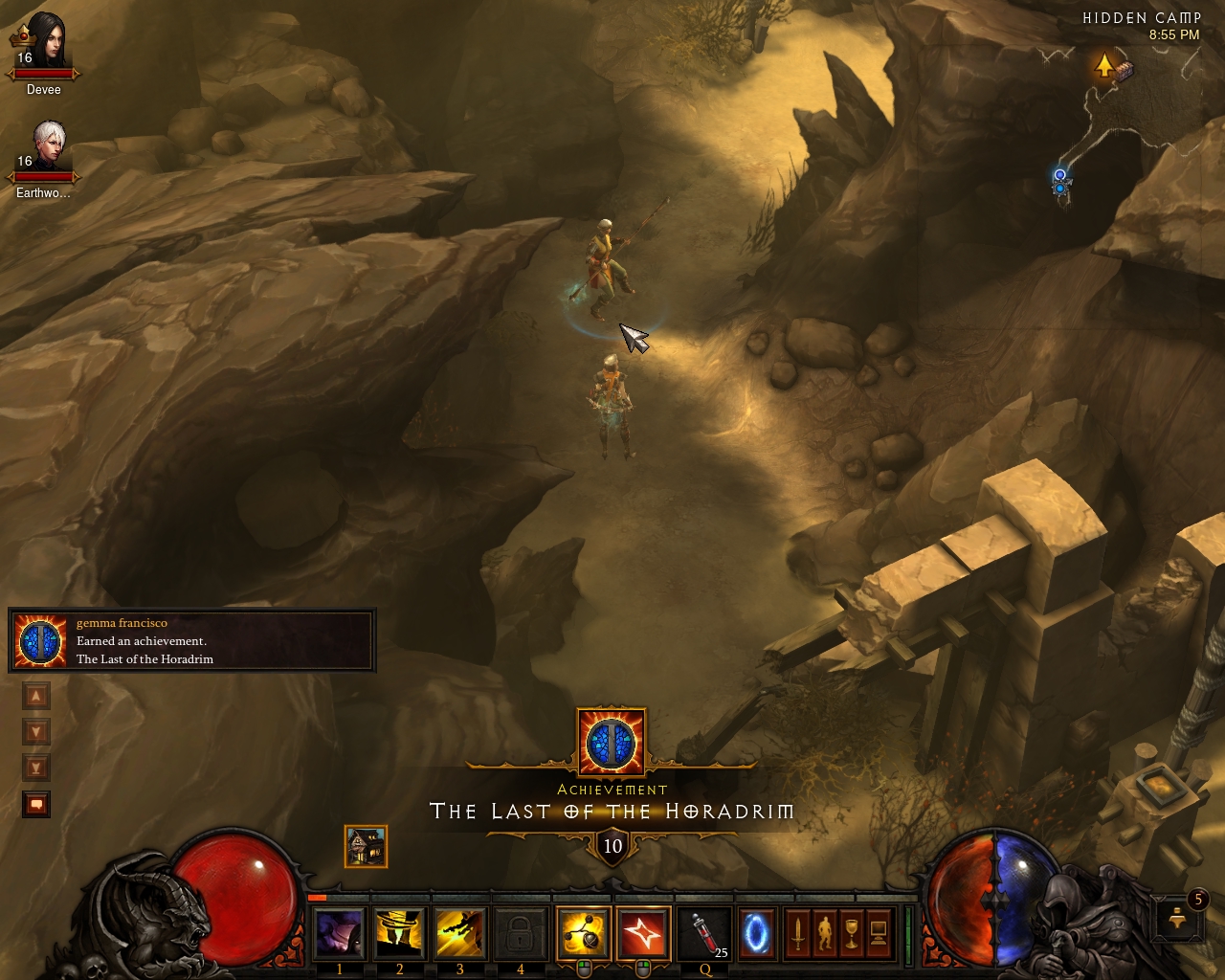
Task: Click Devee's party portrait
Action: click(45, 50)
